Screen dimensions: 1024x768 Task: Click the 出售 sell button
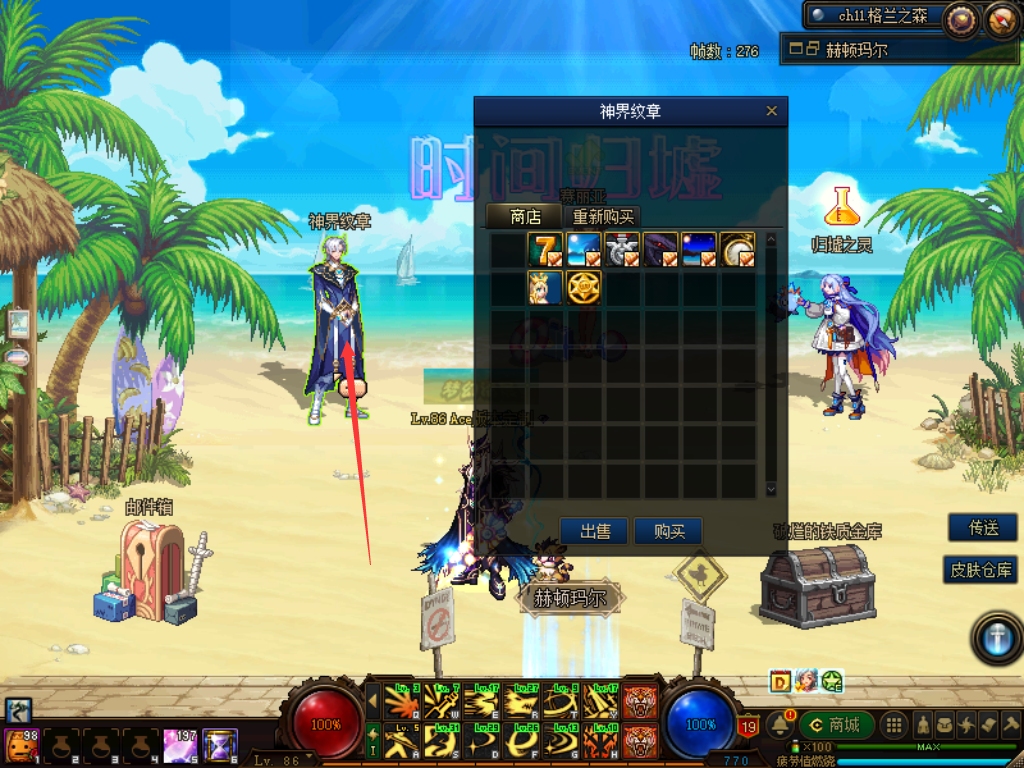595,531
